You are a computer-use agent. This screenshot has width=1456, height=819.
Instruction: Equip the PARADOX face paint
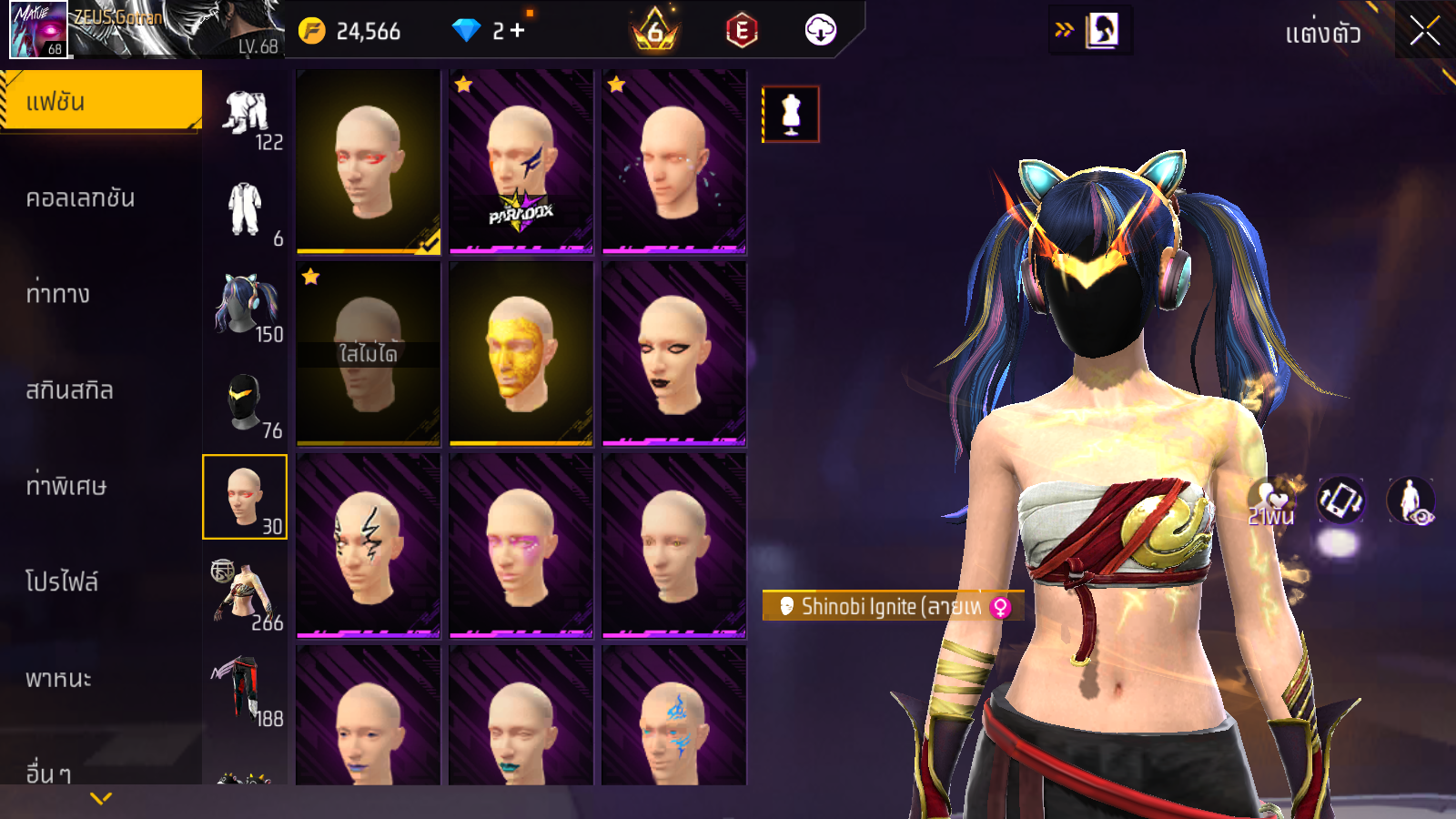point(521,161)
